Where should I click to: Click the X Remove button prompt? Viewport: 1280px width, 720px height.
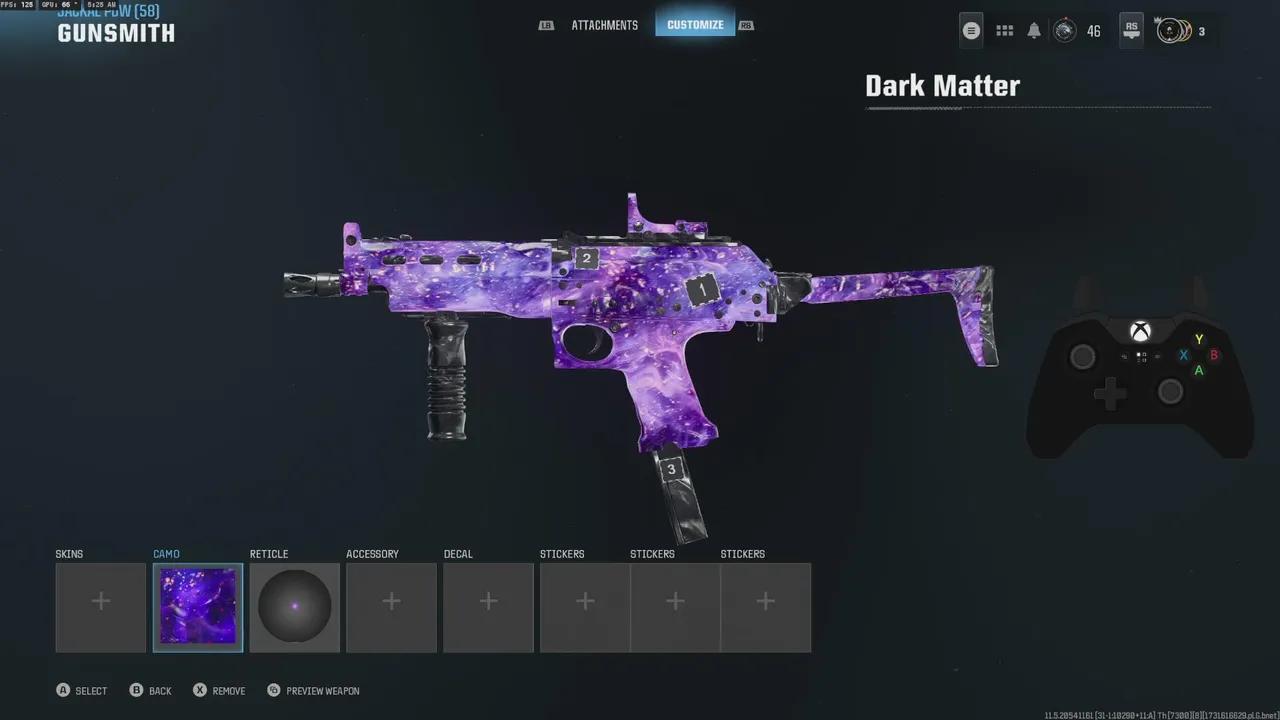click(218, 690)
